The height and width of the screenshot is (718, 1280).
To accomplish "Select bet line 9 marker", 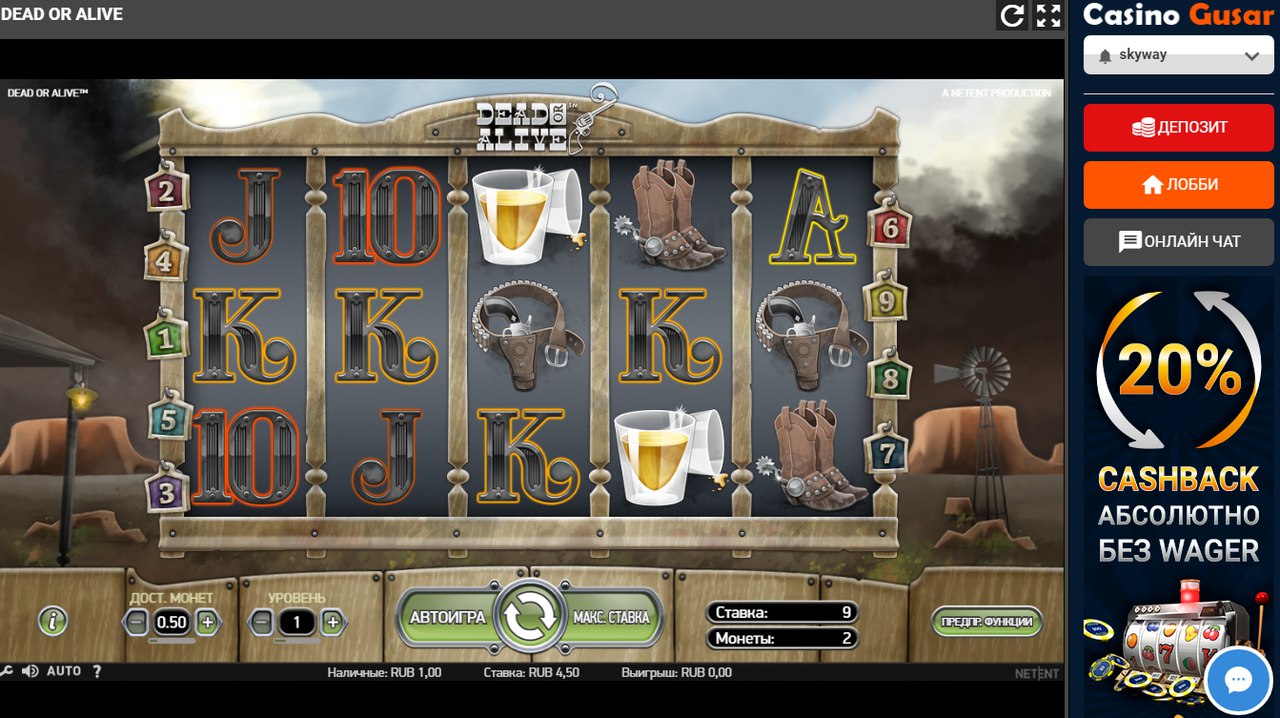I will tap(884, 299).
